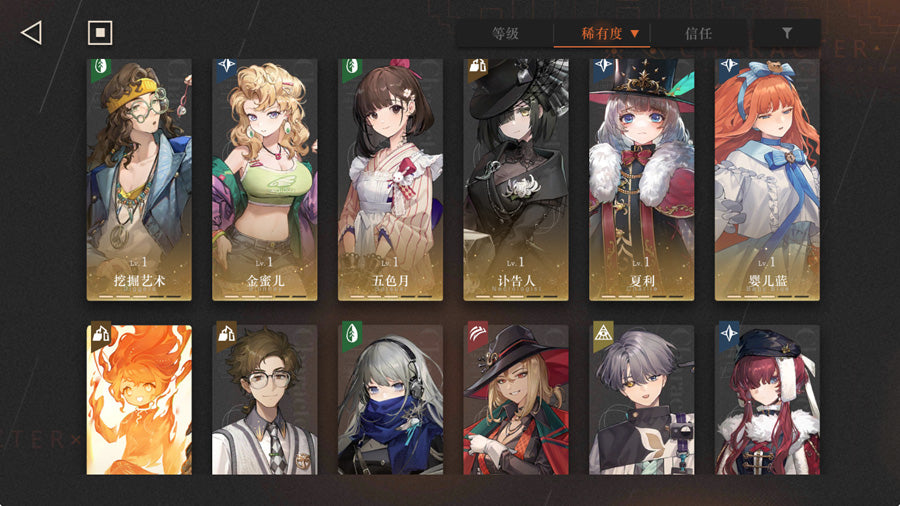Click the square home icon
This screenshot has height=506, width=900.
100,33
